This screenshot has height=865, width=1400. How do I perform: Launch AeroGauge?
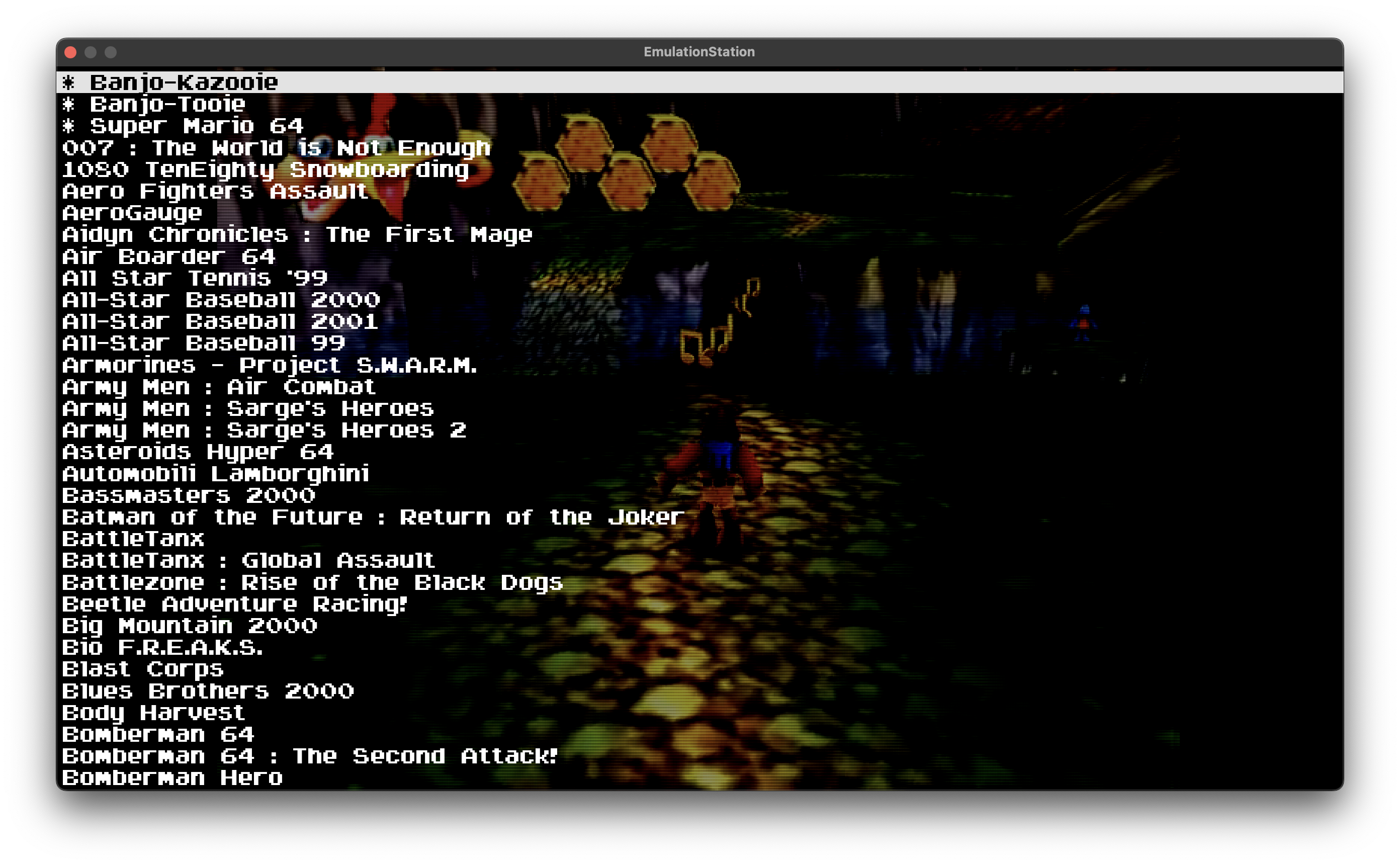pos(132,213)
